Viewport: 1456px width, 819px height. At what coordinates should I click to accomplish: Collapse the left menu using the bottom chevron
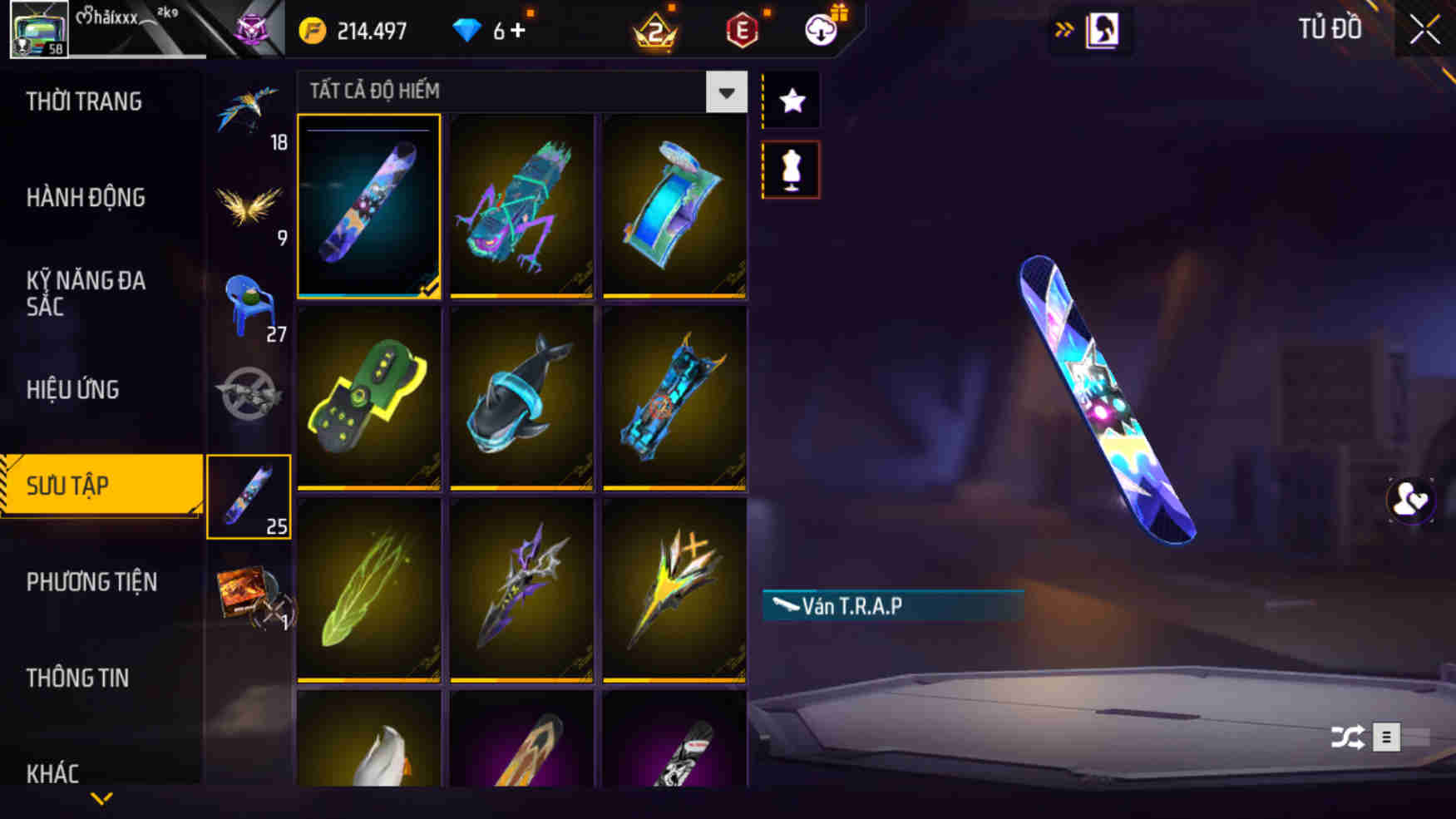tap(101, 797)
